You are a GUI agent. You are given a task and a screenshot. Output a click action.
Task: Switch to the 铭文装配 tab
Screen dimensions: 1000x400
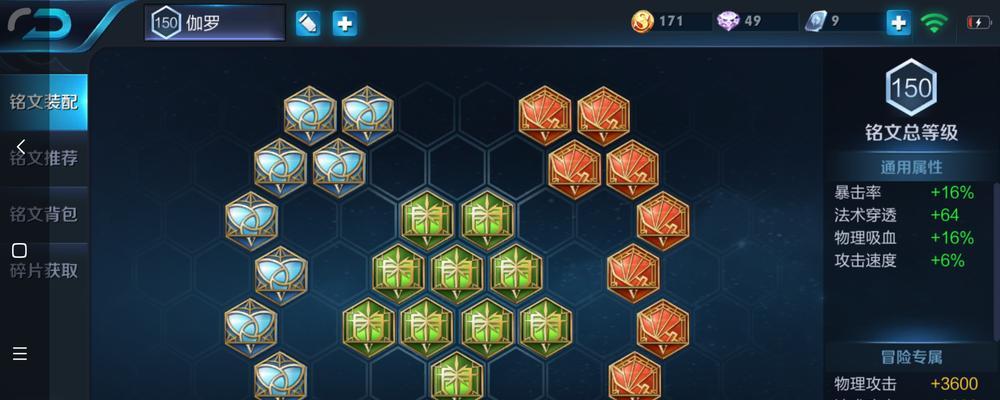44,102
